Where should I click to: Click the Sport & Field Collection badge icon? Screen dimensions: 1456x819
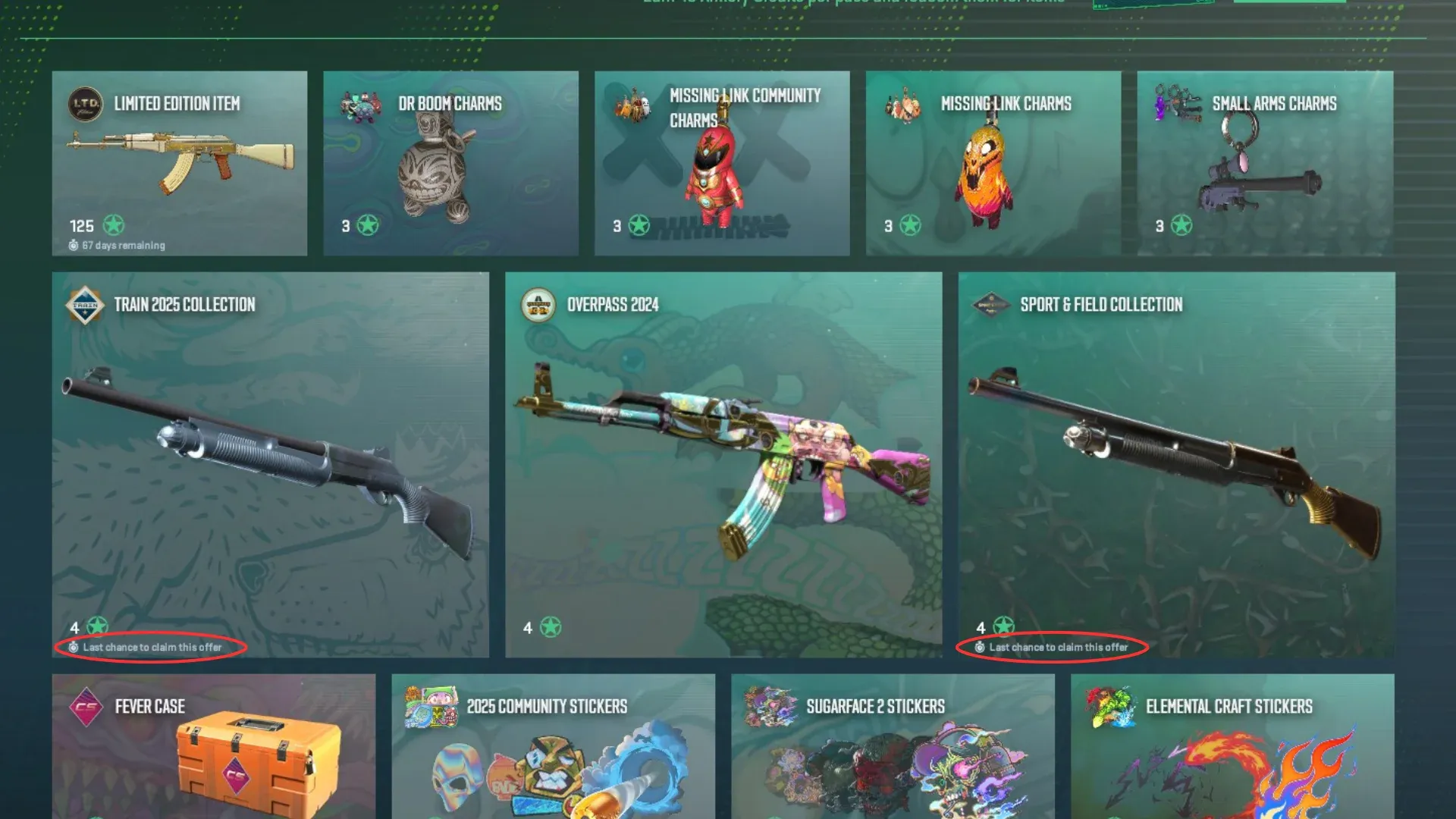coord(990,306)
